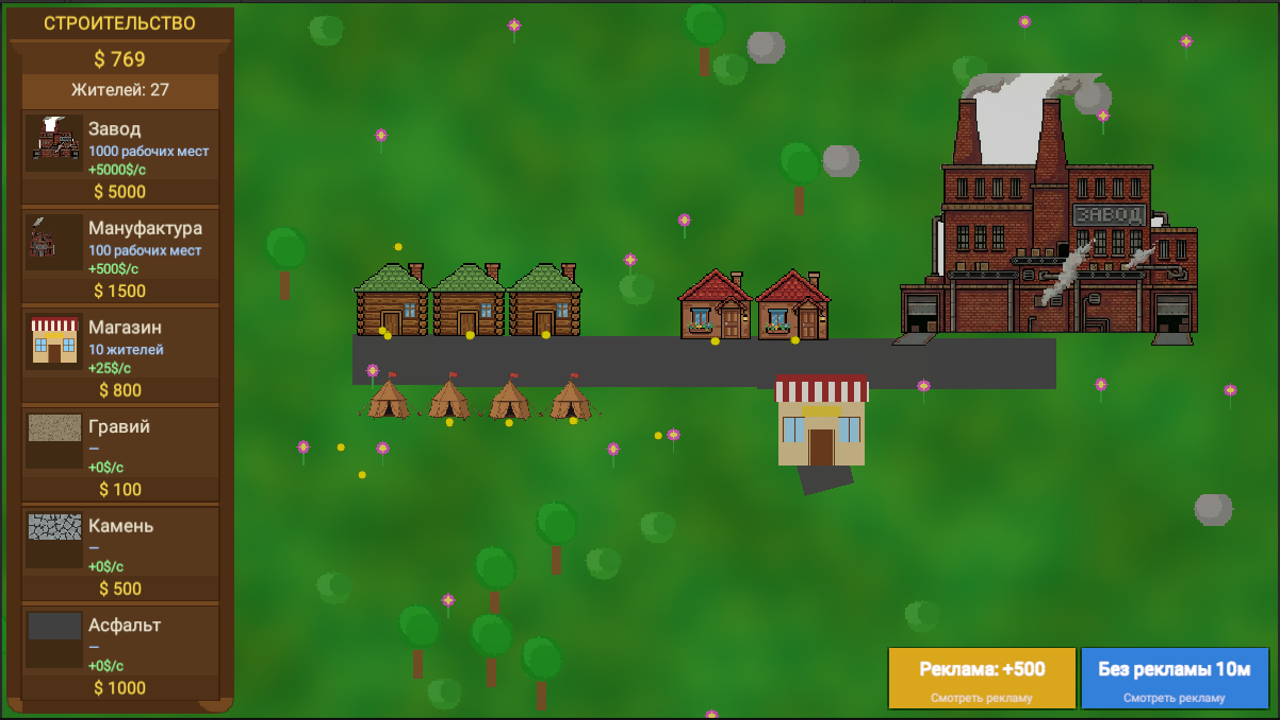This screenshot has height=720, width=1280.
Task: Click the striped-awning shop on the map
Action: (x=820, y=420)
